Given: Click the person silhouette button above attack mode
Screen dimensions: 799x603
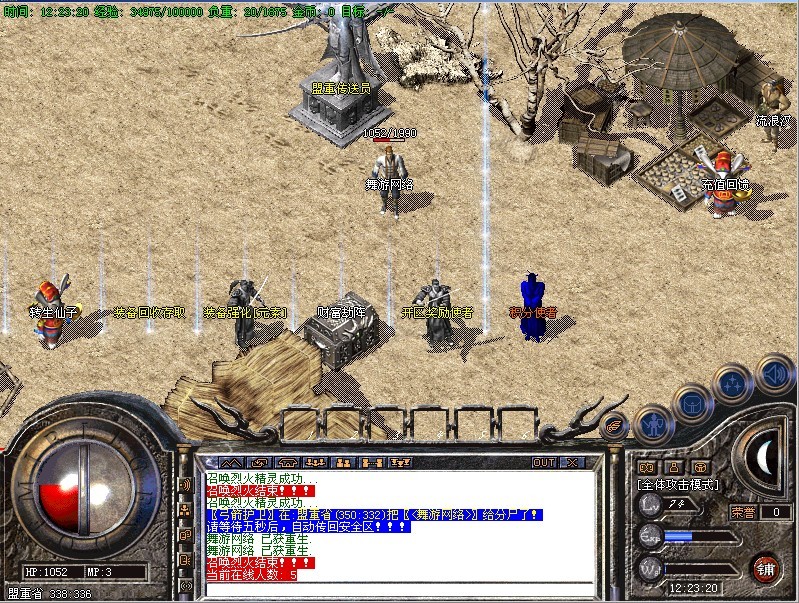Looking at the screenshot, I should coord(674,466).
